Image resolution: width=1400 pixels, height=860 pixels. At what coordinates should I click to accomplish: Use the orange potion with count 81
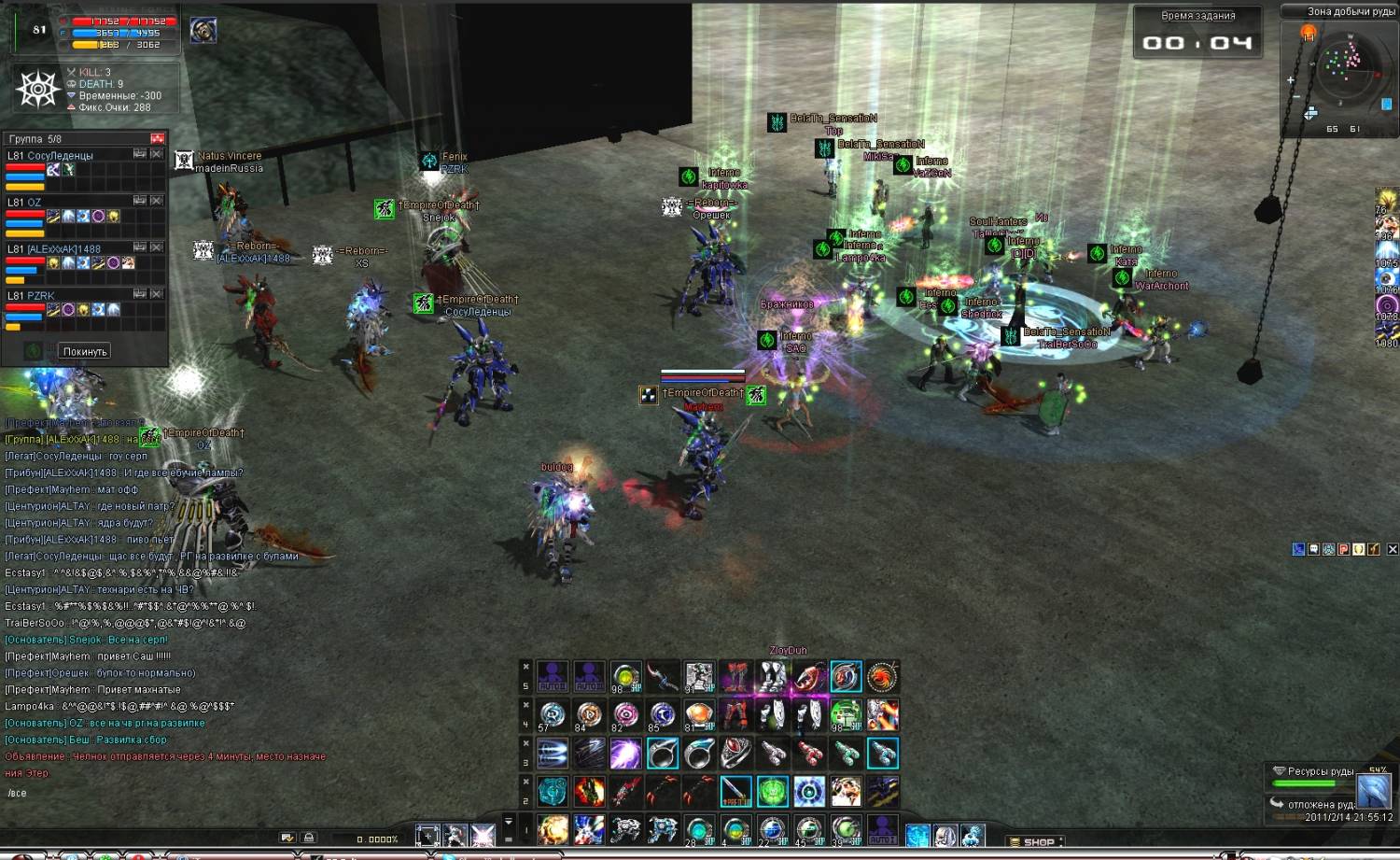tap(699, 715)
